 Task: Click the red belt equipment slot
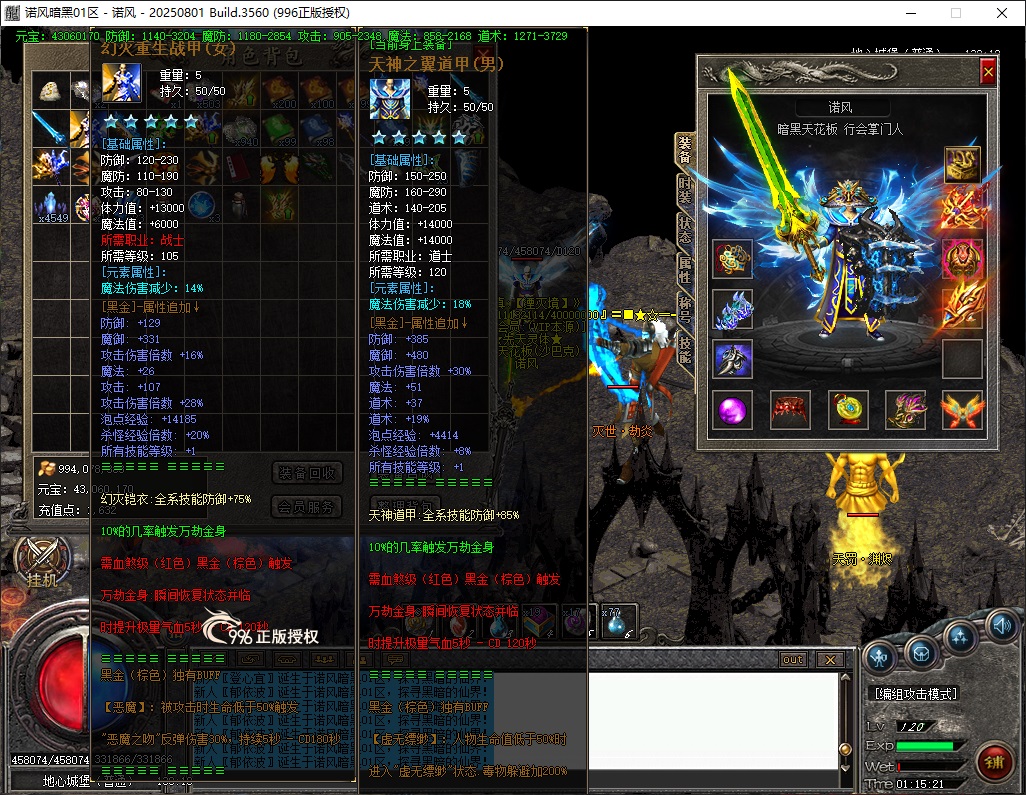790,410
